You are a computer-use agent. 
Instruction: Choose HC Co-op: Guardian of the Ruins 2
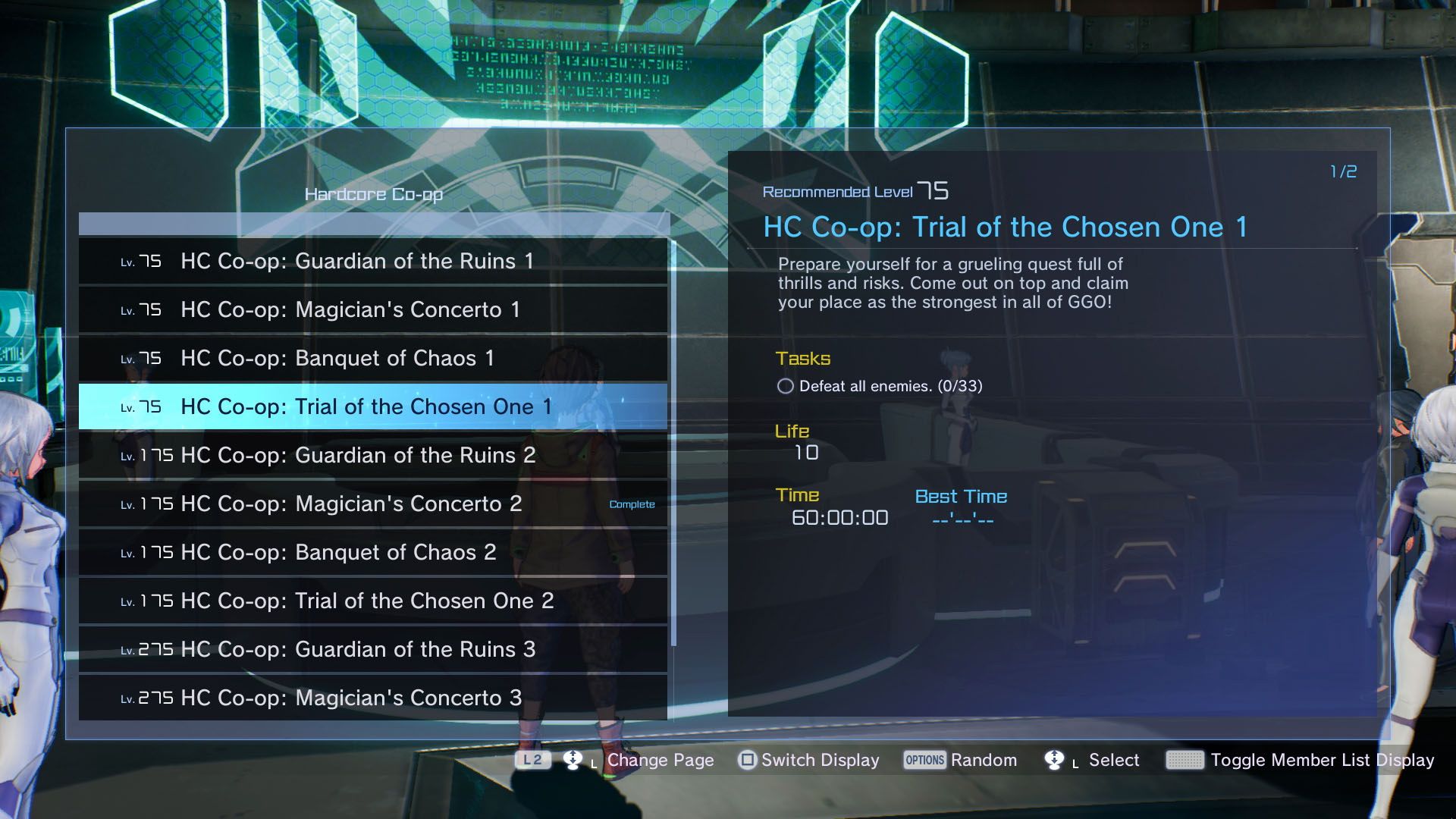(356, 455)
